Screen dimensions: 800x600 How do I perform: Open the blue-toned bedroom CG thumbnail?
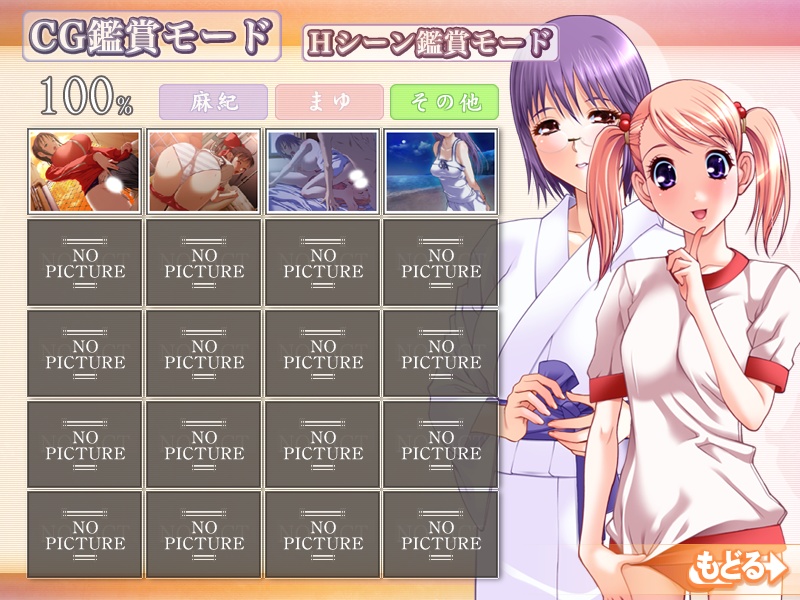click(x=322, y=171)
